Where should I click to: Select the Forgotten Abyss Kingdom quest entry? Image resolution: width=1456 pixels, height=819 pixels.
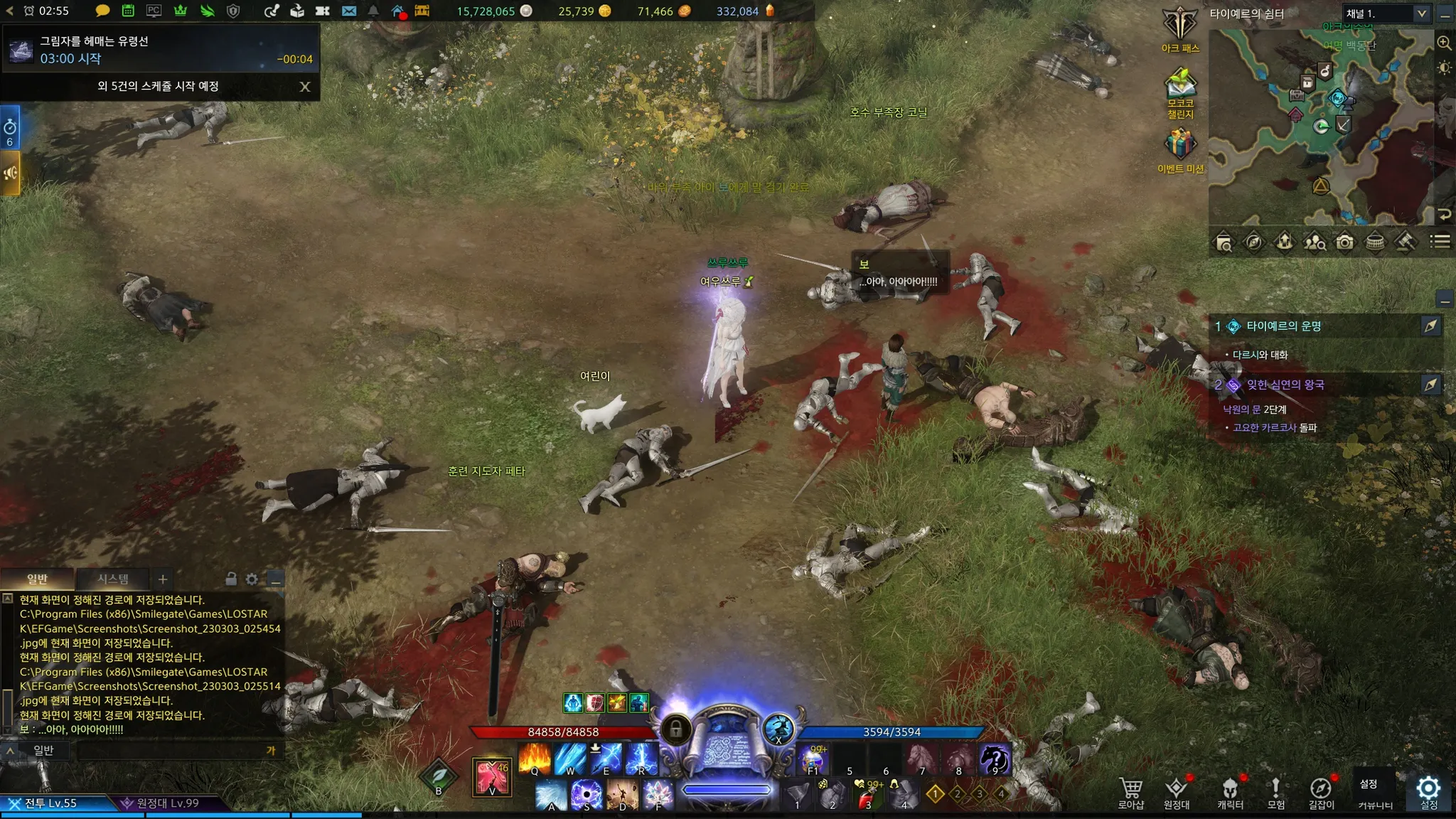coord(1285,385)
